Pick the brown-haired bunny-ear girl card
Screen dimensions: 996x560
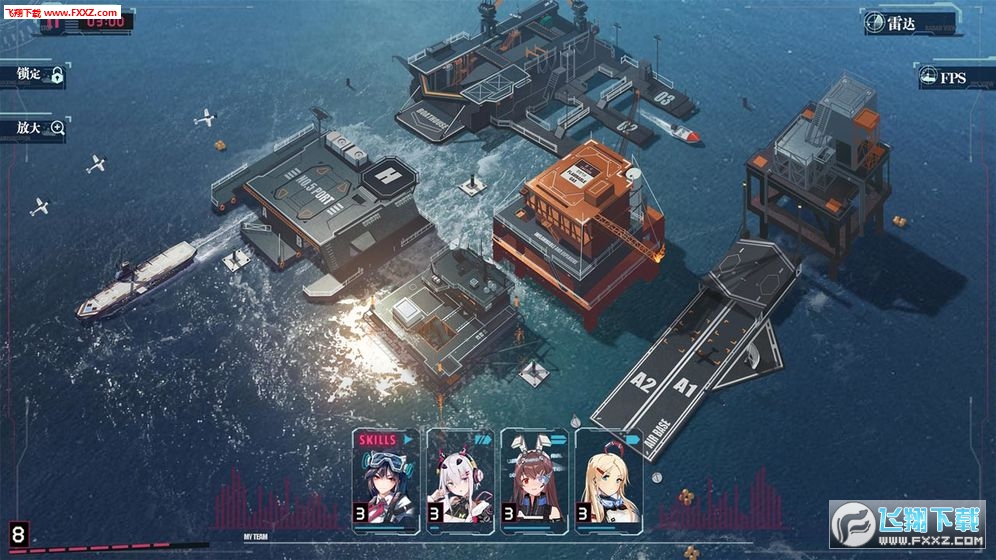coord(534,479)
